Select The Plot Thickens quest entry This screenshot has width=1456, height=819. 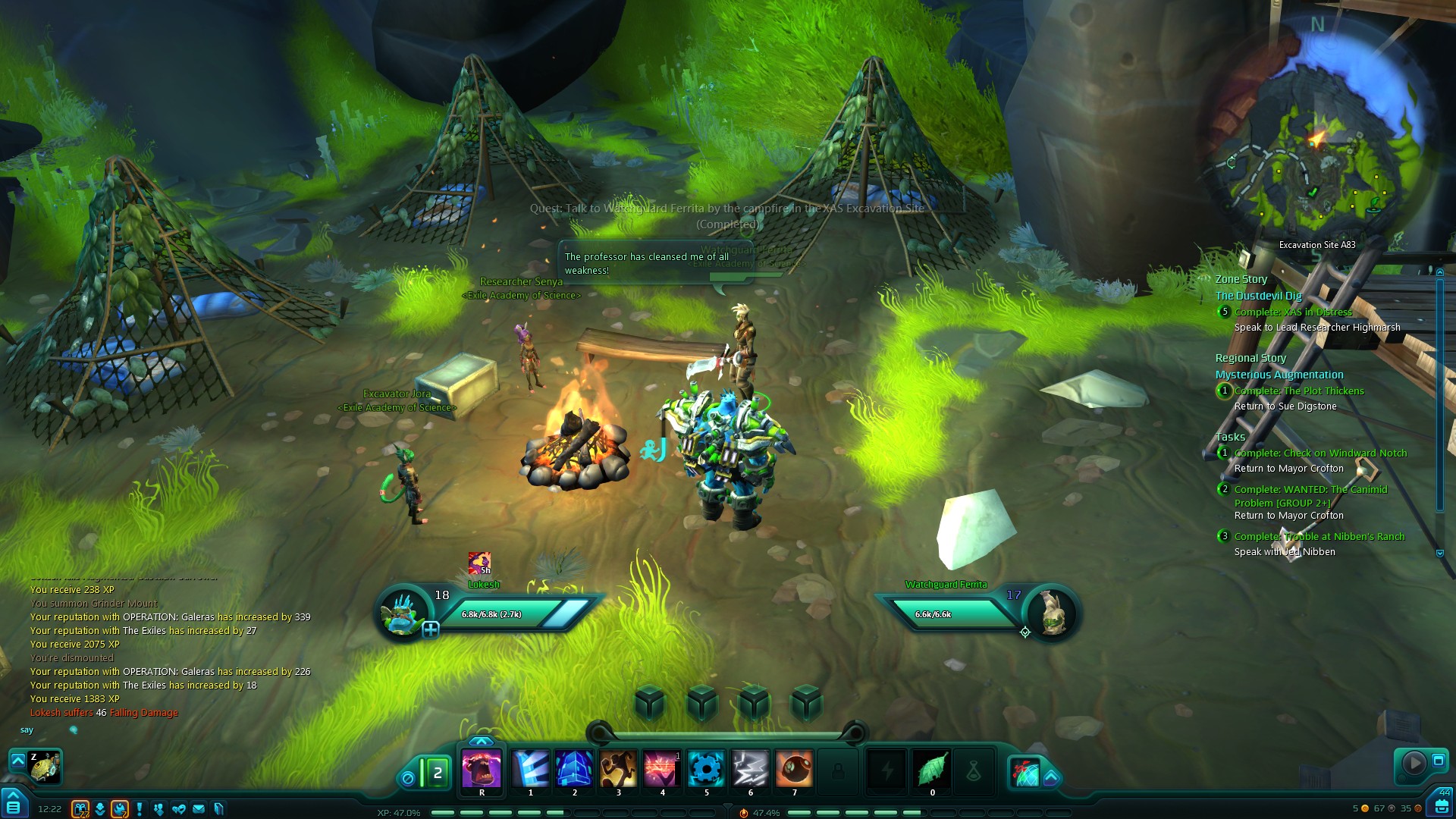point(1298,391)
